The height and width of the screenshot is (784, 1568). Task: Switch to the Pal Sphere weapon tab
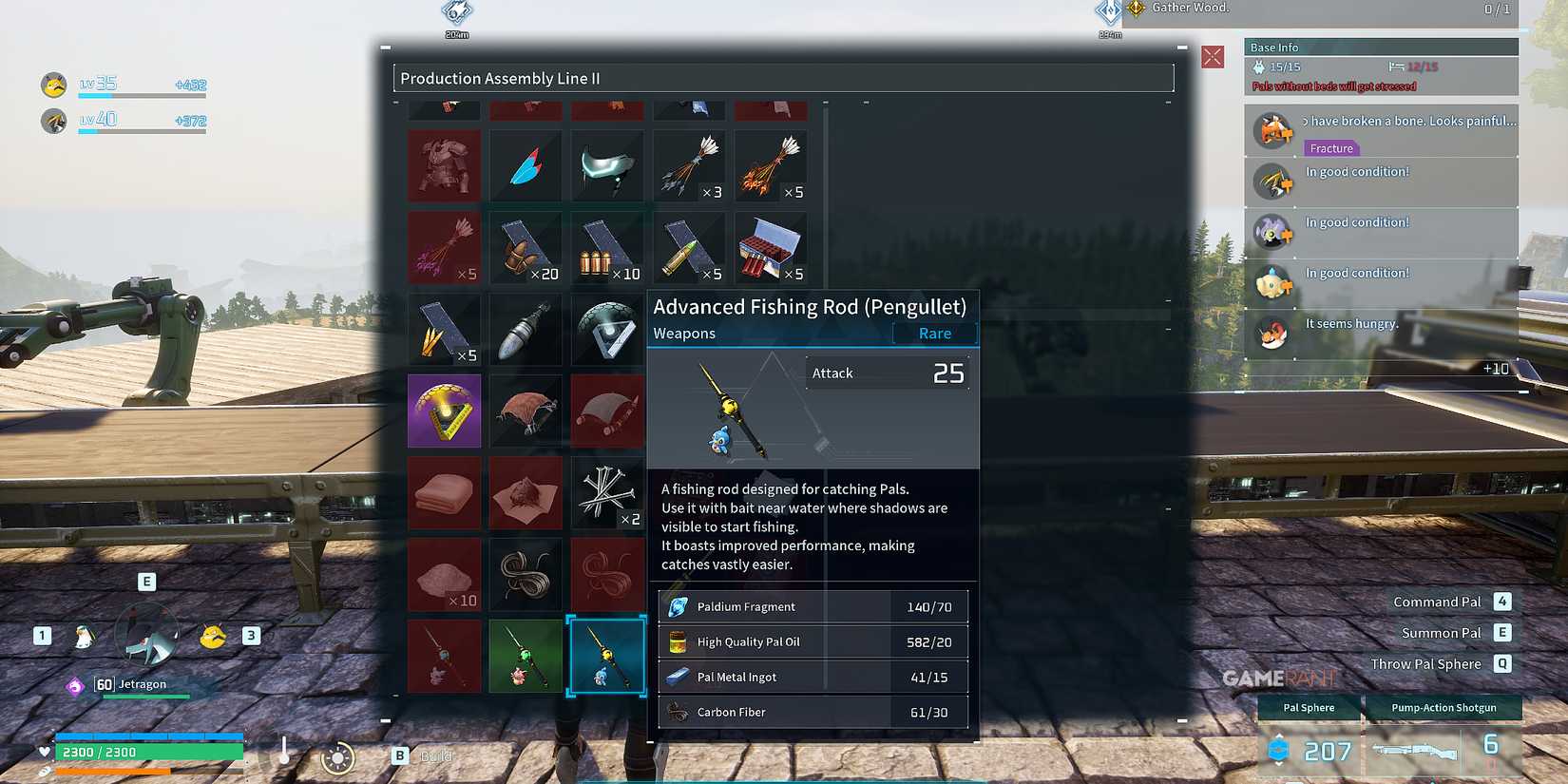[1309, 707]
